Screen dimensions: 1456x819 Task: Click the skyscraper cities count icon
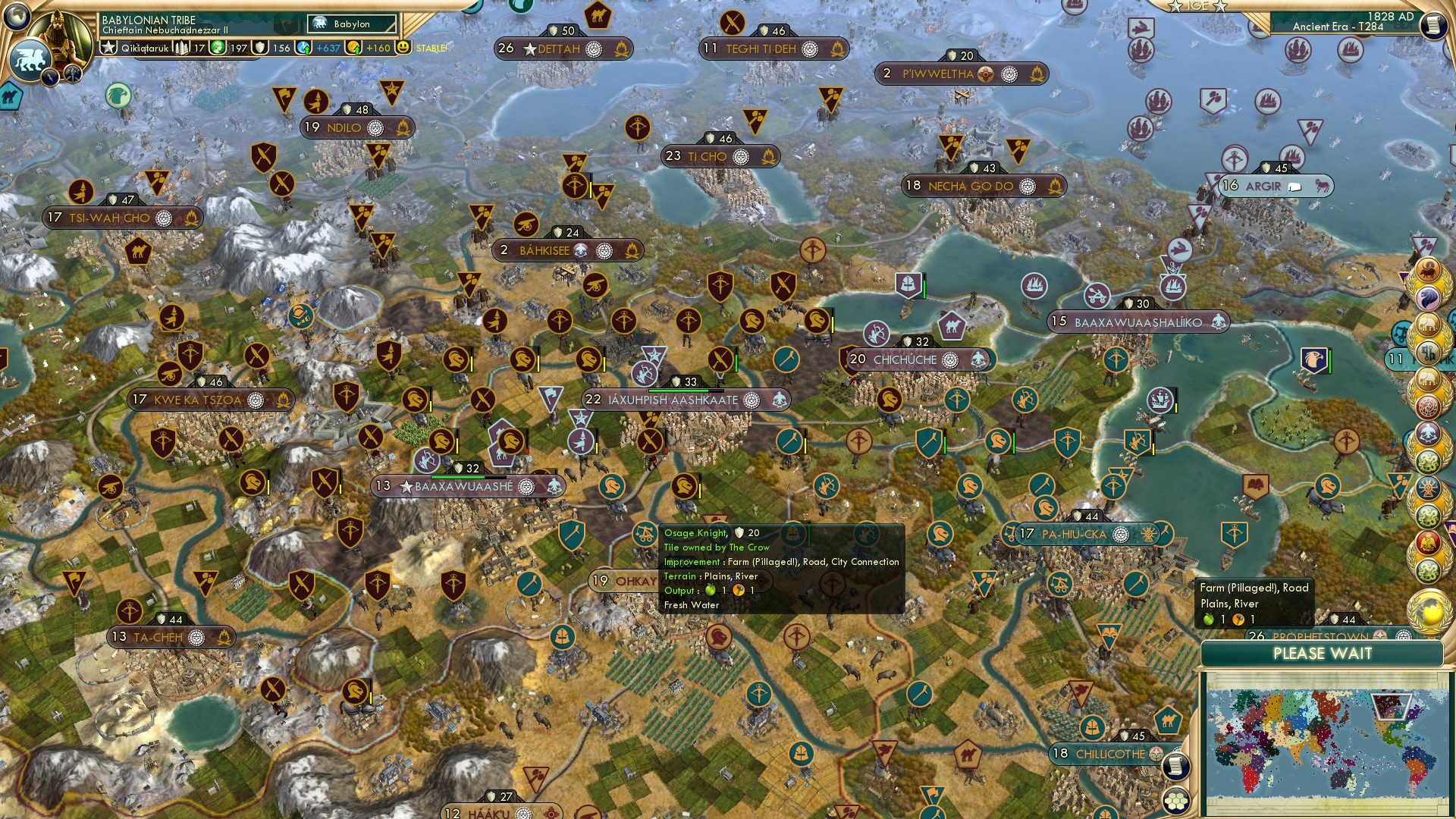coord(182,48)
